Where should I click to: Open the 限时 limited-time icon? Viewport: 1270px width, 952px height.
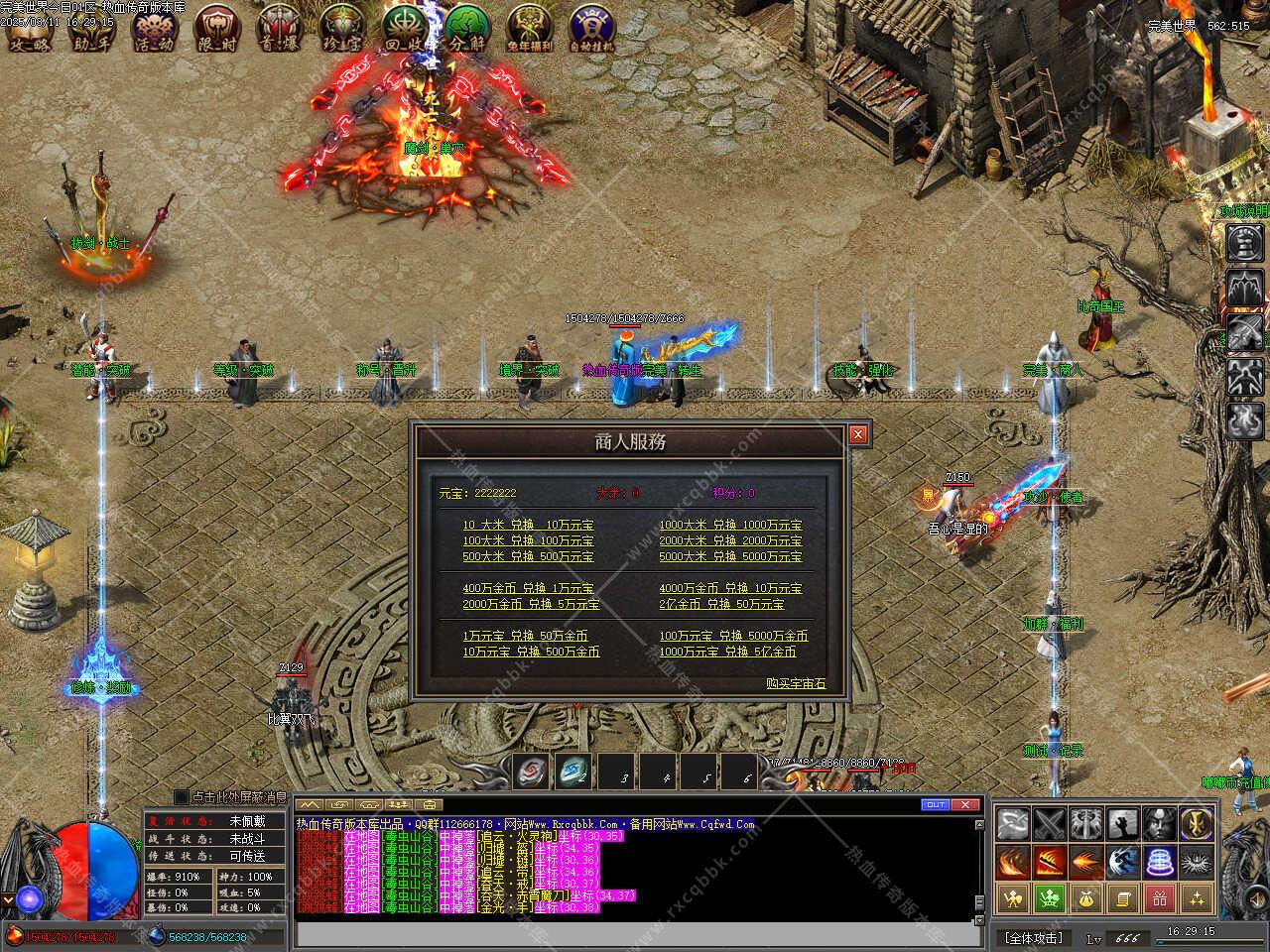[x=216, y=27]
